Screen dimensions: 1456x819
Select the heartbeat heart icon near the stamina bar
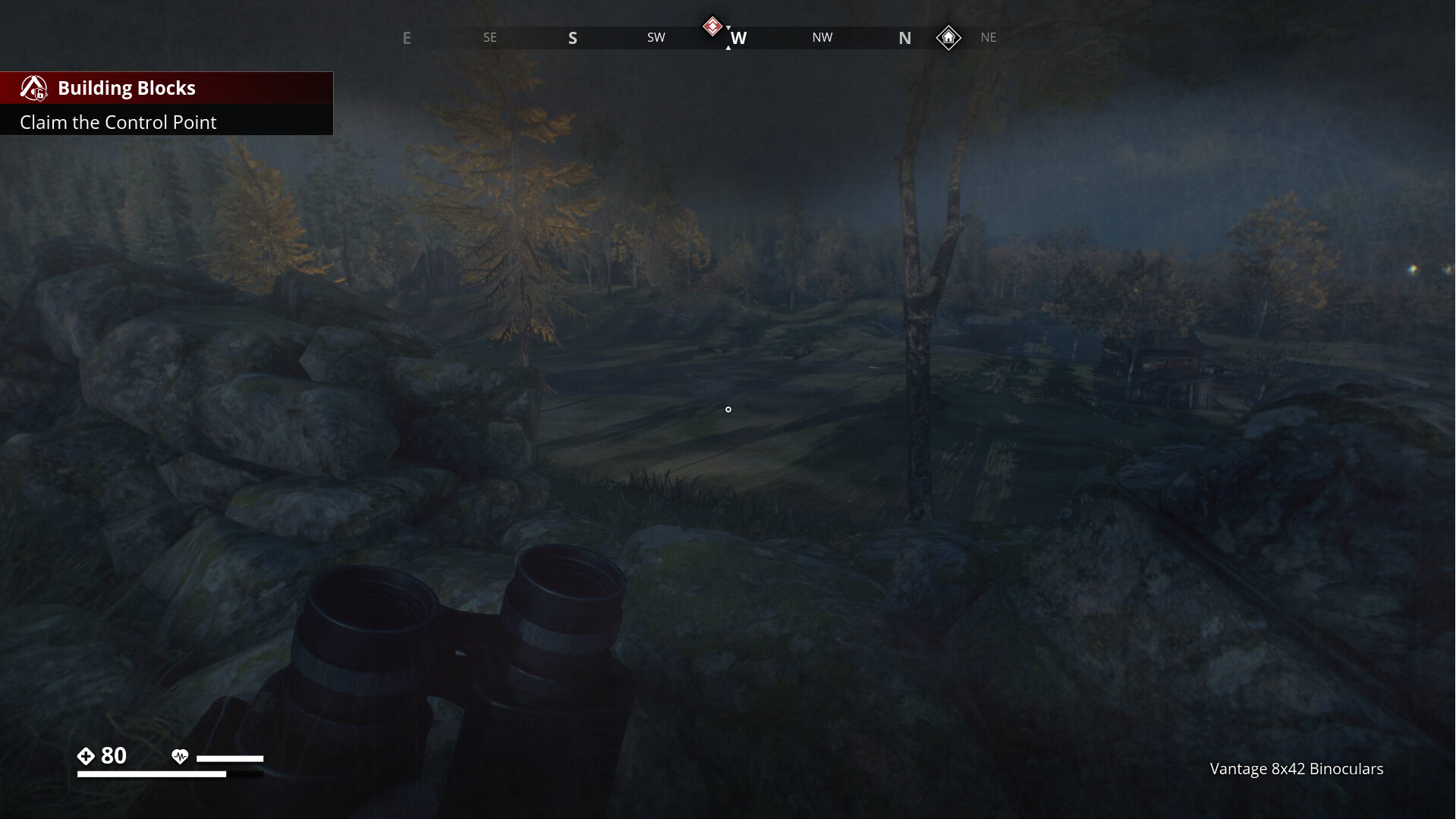click(x=180, y=756)
